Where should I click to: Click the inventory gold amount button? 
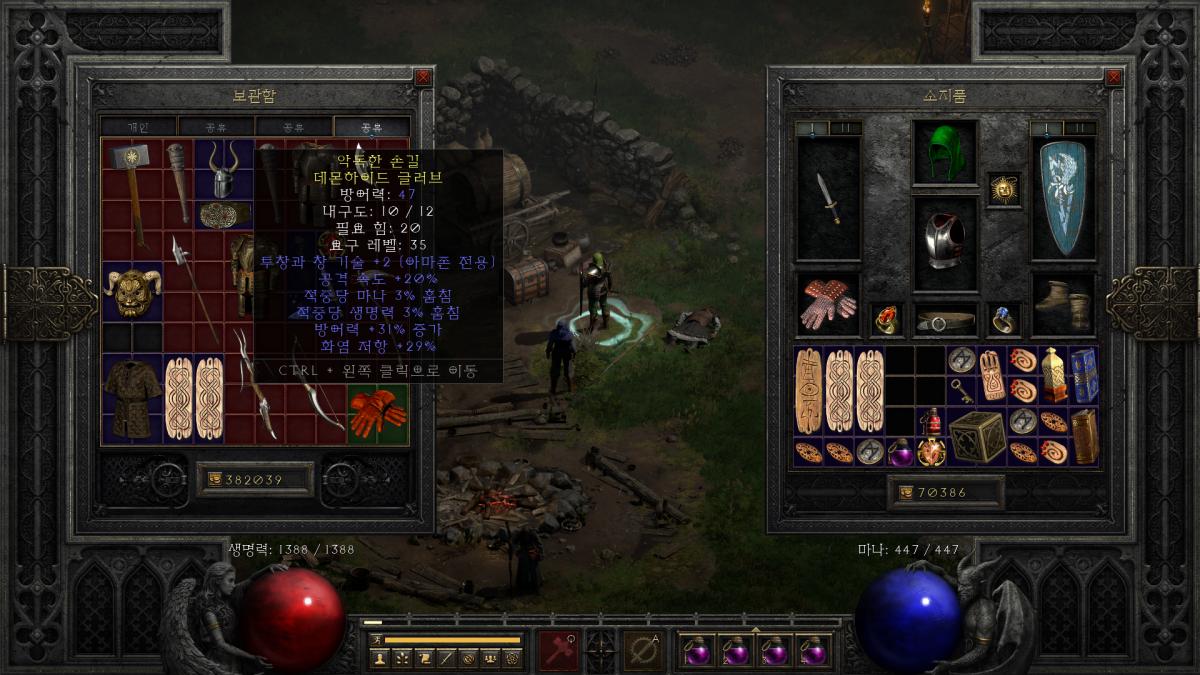[x=945, y=492]
